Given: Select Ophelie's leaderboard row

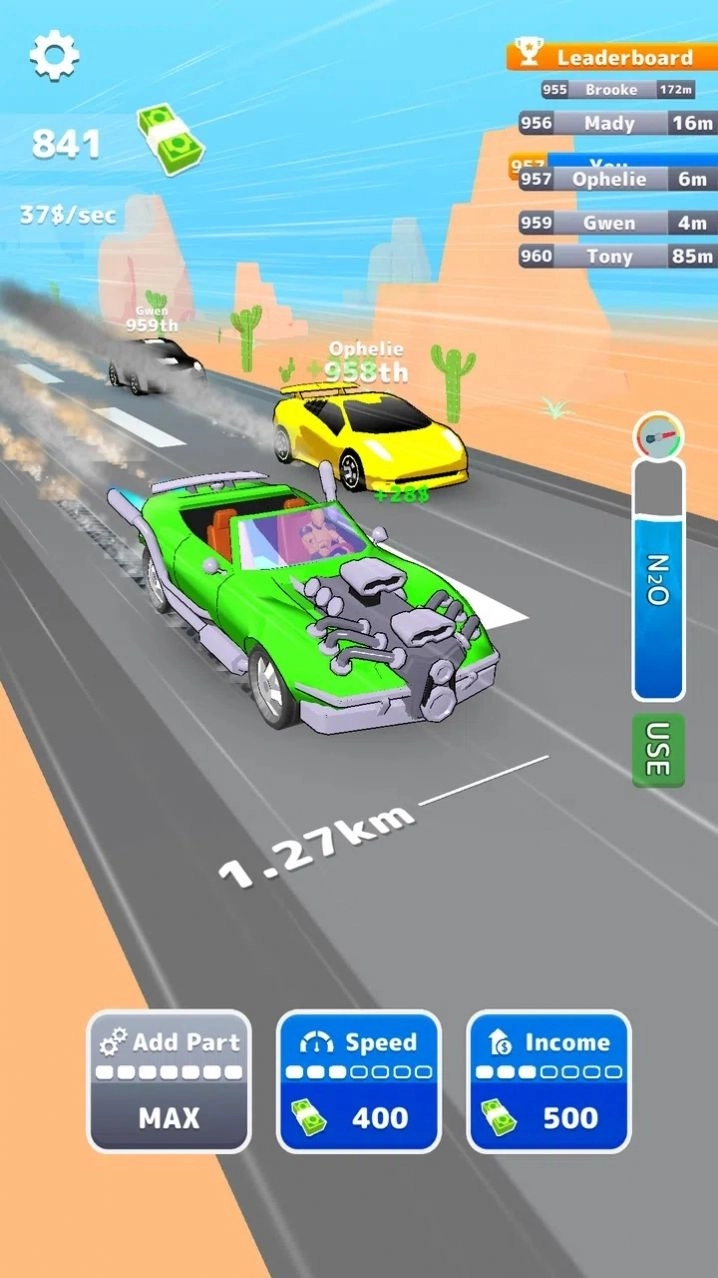Looking at the screenshot, I should click(x=618, y=179).
